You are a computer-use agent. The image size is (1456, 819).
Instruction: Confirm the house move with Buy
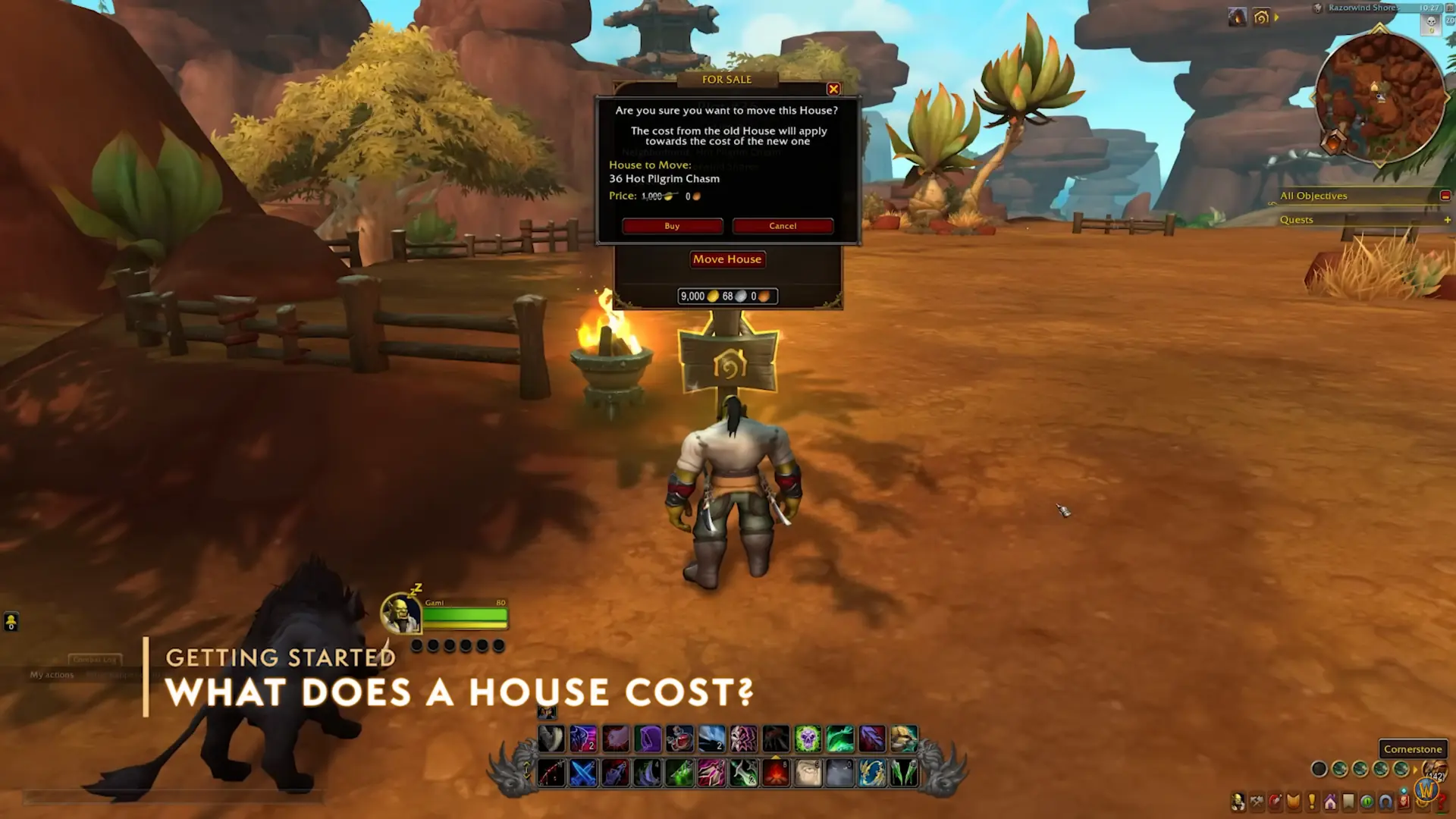pyautogui.click(x=672, y=226)
